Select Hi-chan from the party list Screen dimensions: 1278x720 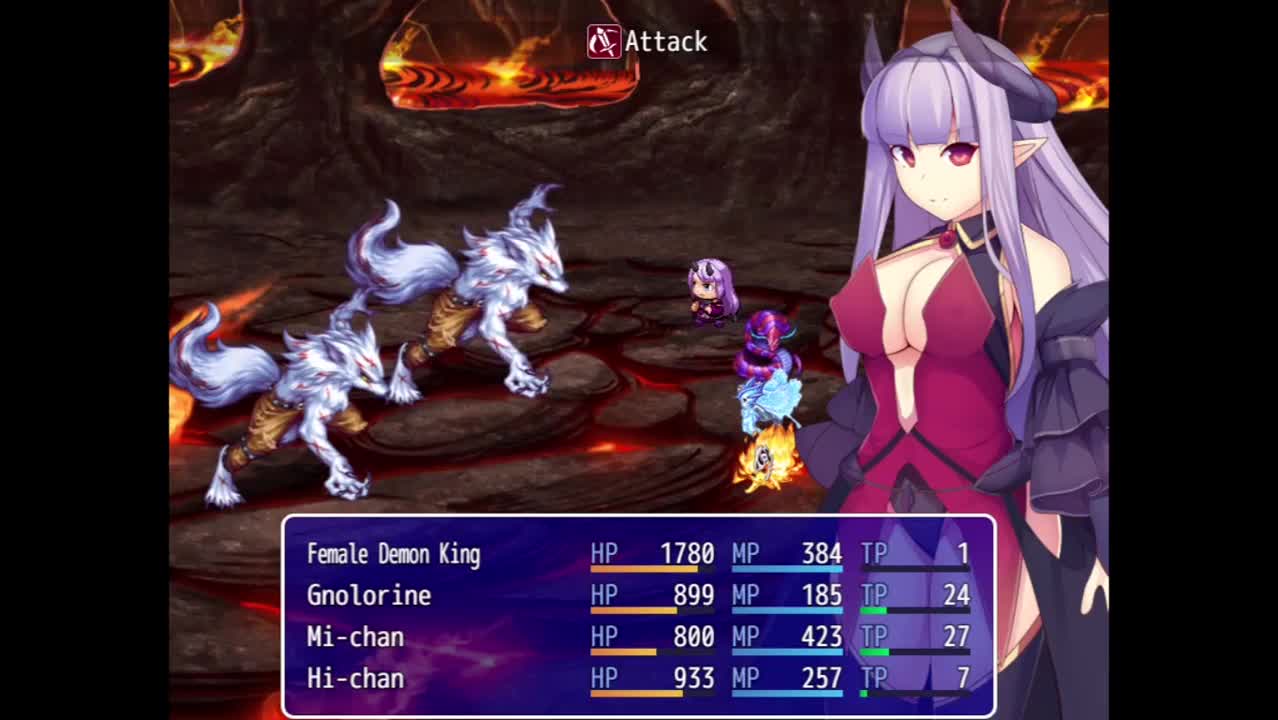pyautogui.click(x=355, y=679)
